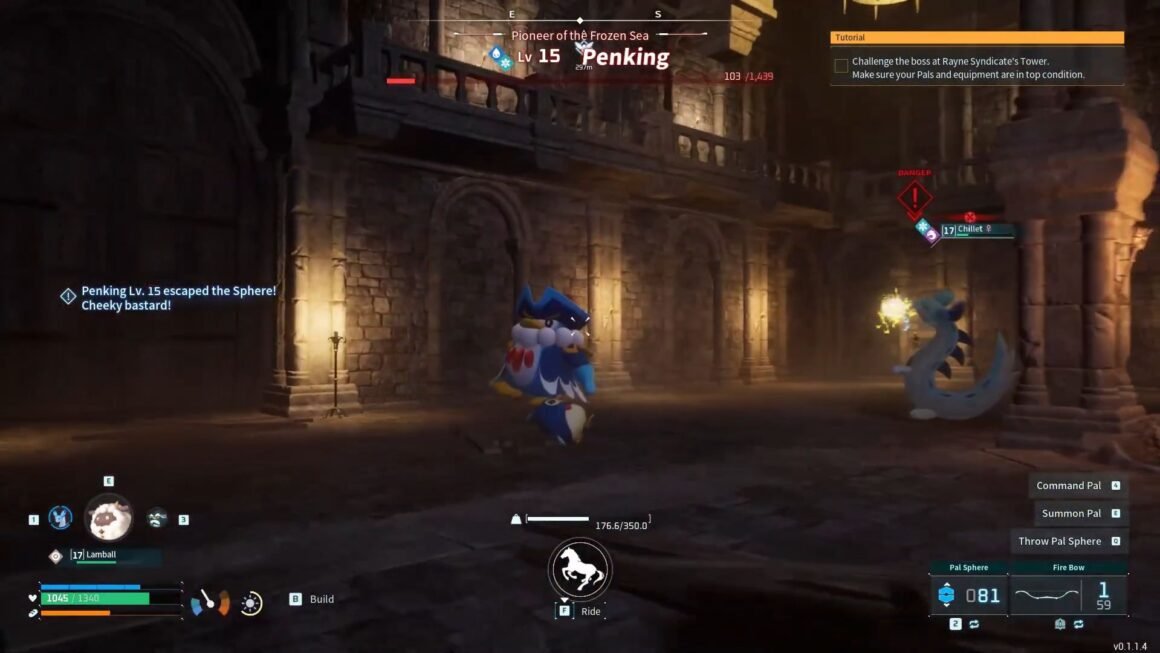Tick the tutorial objective checkbox

[841, 66]
